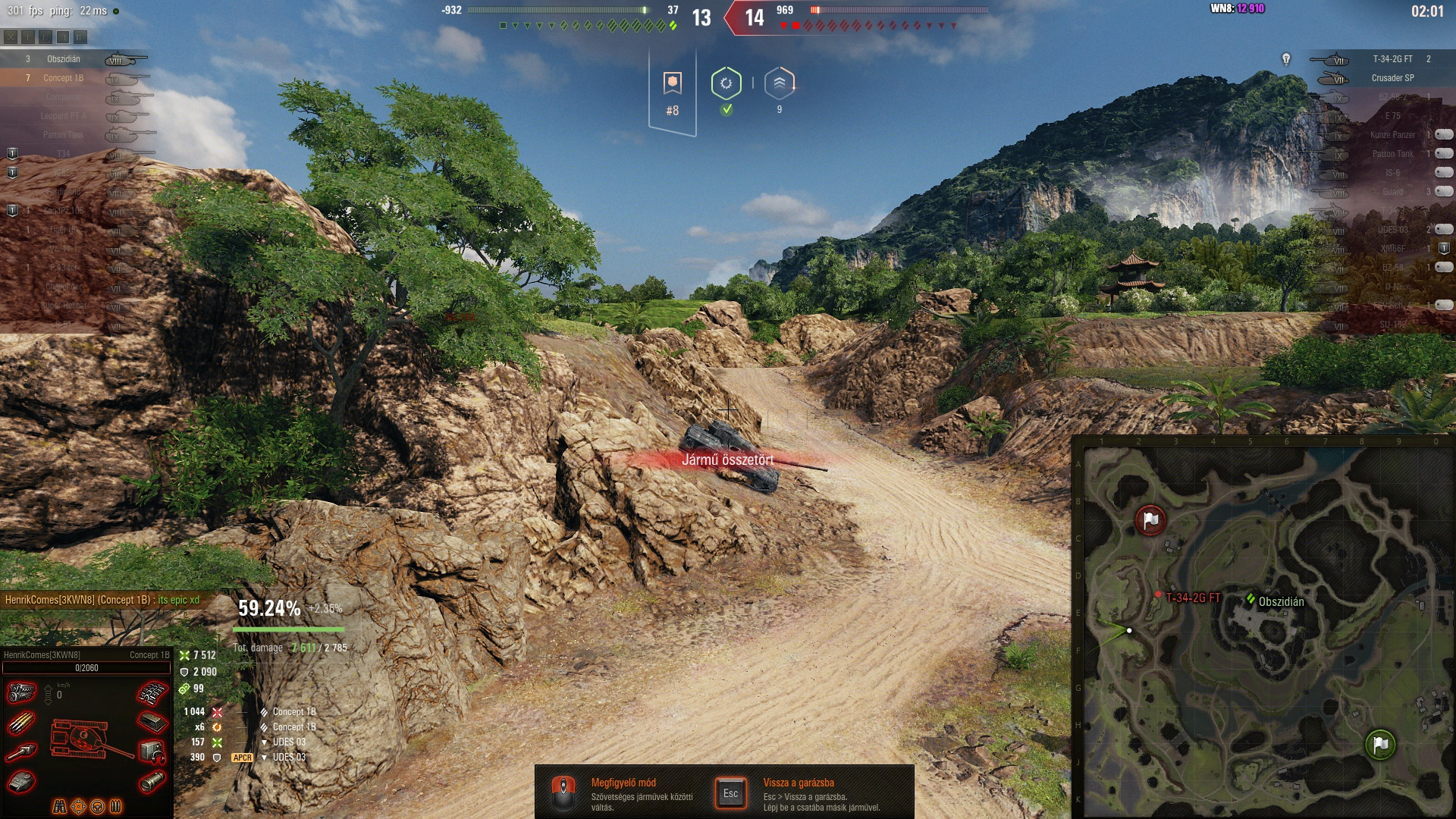The width and height of the screenshot is (1456, 819).
Task: Select enemy T-34-2G FT in the roster
Action: tap(1392, 58)
